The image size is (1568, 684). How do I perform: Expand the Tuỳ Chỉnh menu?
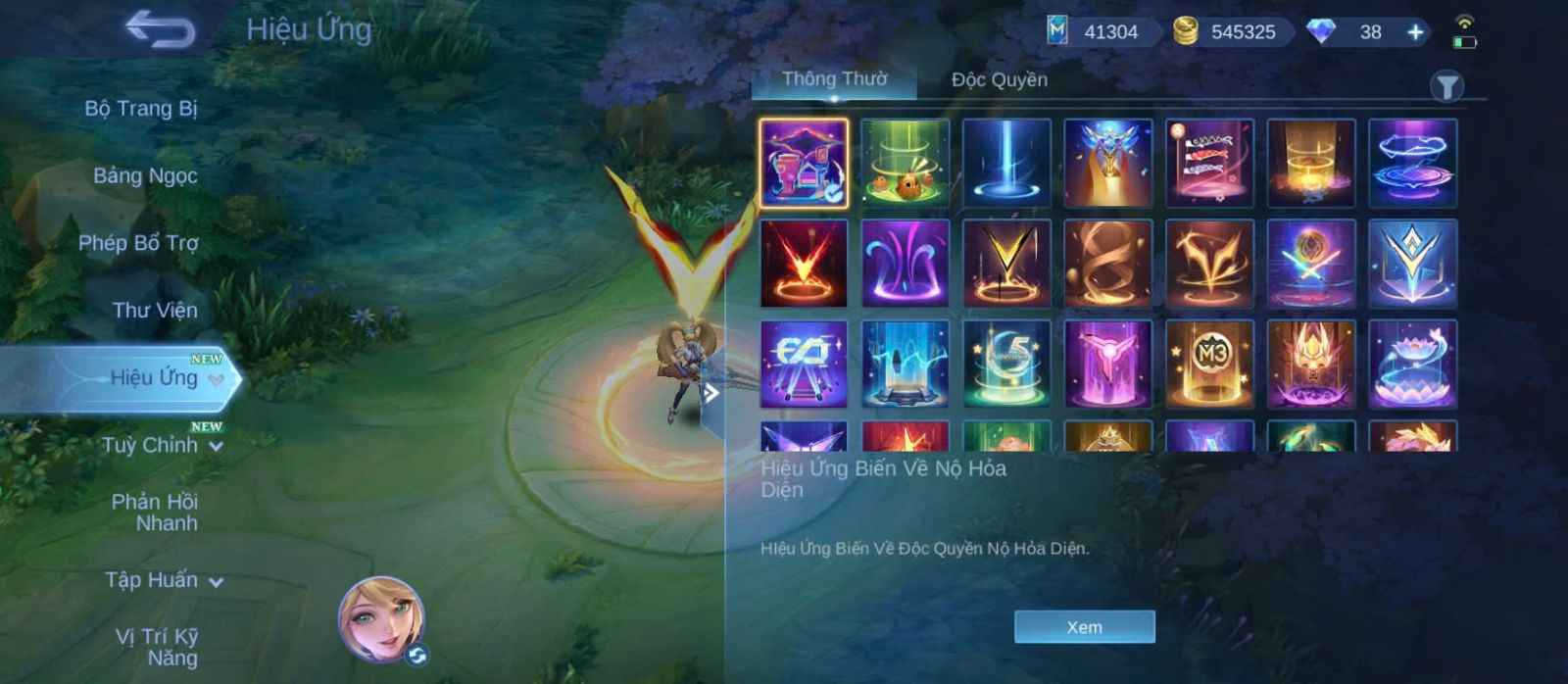(162, 445)
